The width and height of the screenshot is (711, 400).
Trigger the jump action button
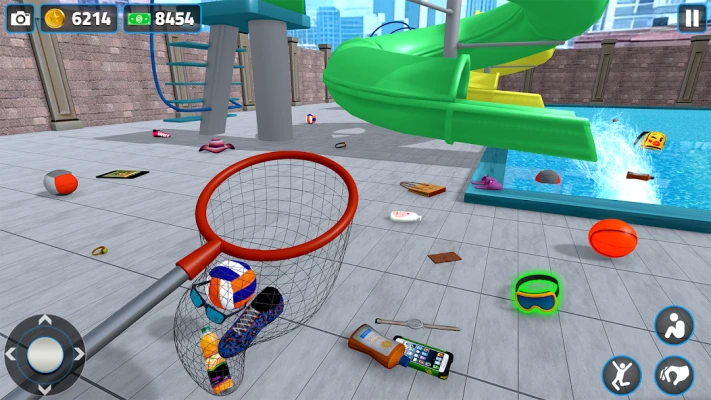click(622, 375)
